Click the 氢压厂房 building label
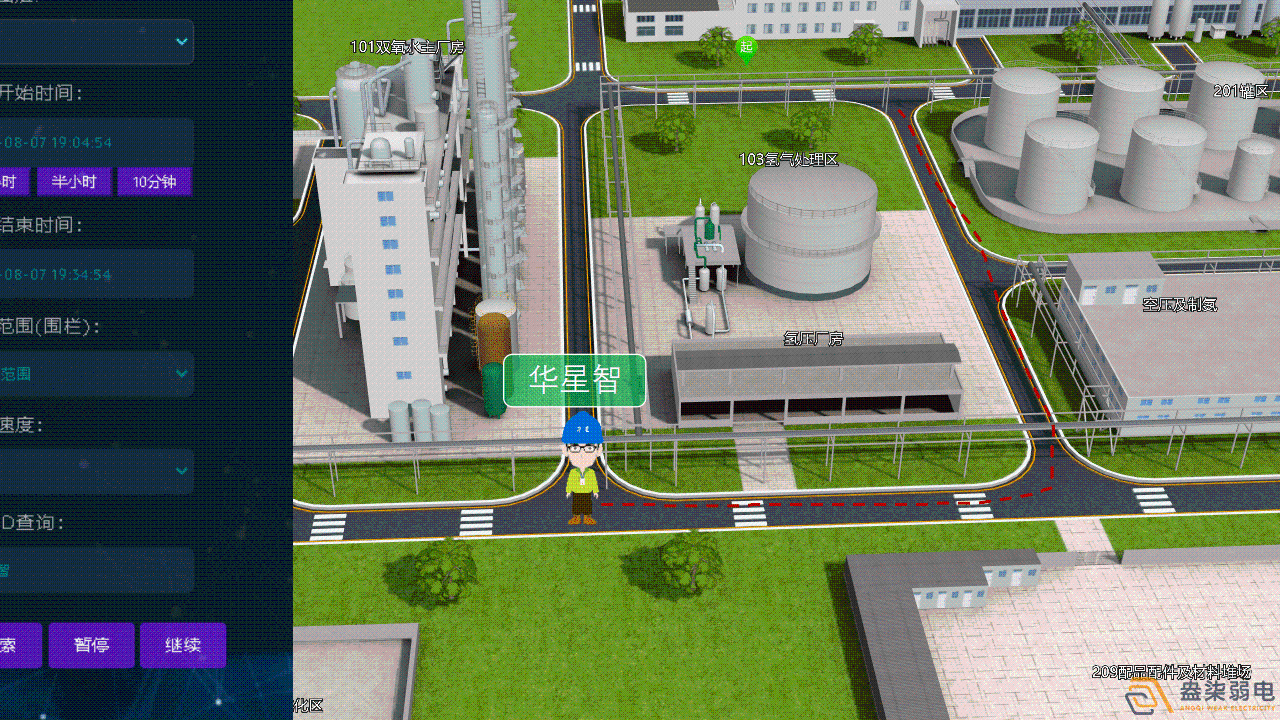This screenshot has height=720, width=1280. pyautogui.click(x=815, y=339)
